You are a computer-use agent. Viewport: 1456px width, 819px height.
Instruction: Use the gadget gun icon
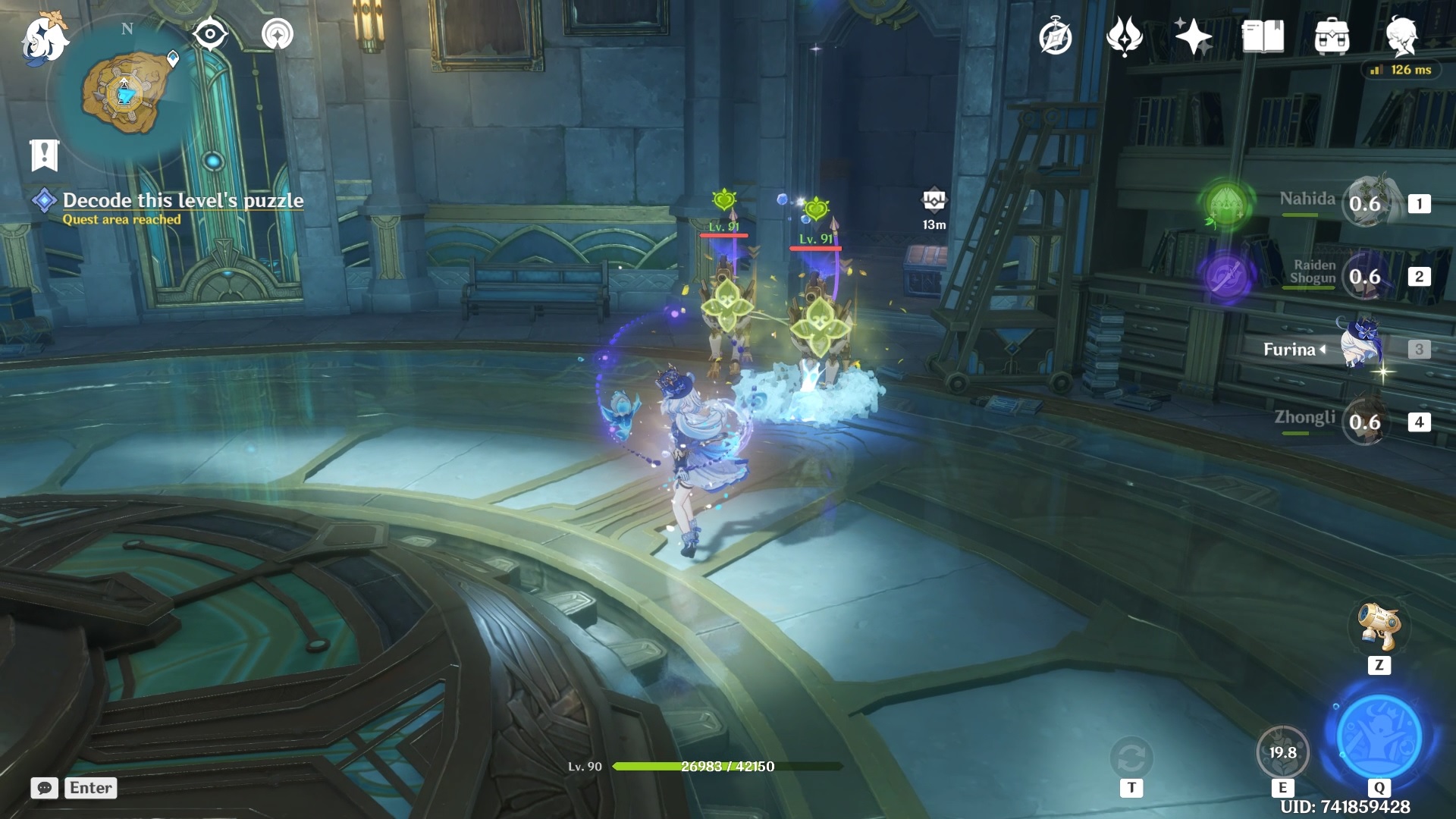click(1379, 626)
